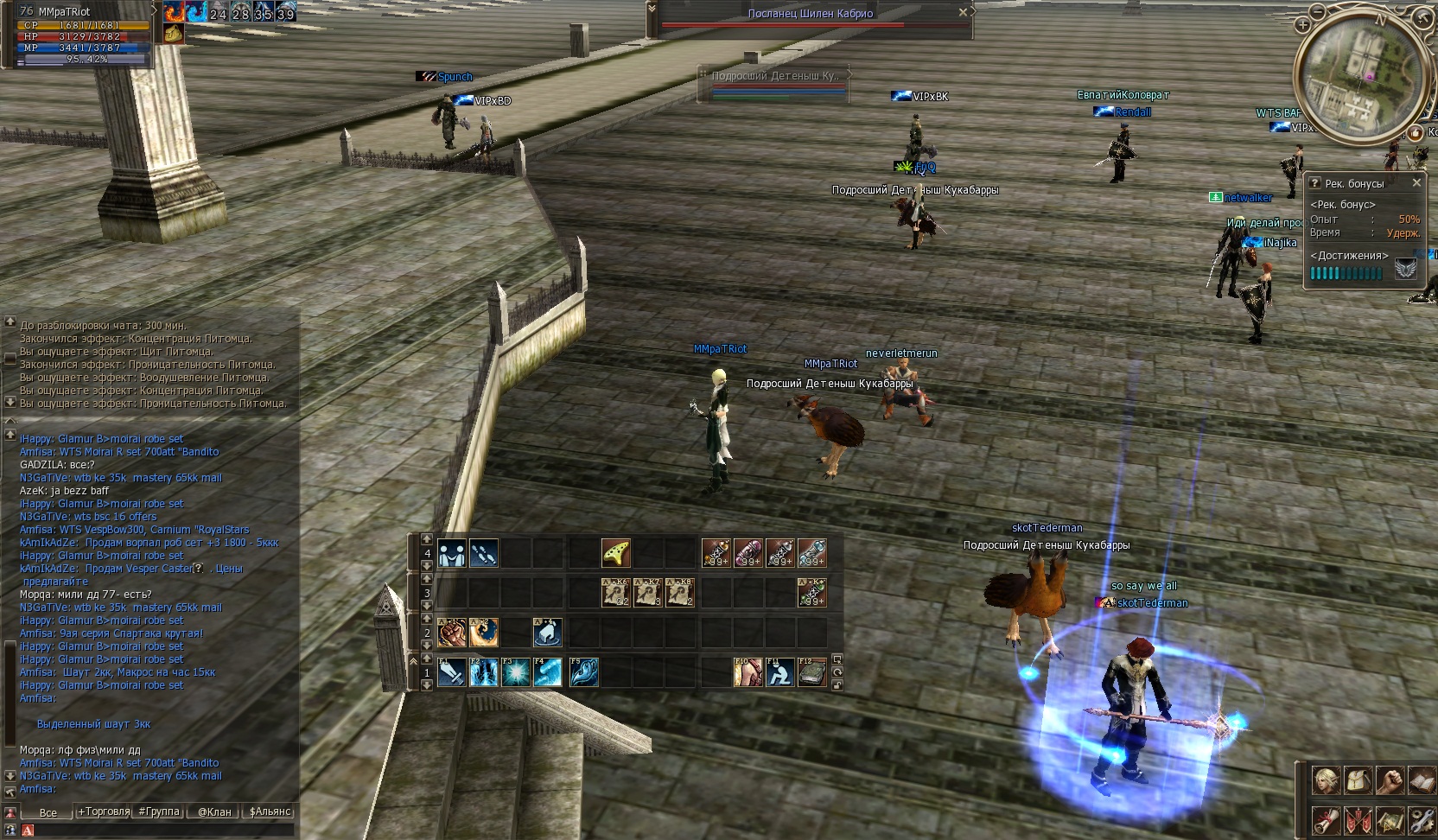
Task: Open the $Альянс chat tab
Action: pos(270,811)
